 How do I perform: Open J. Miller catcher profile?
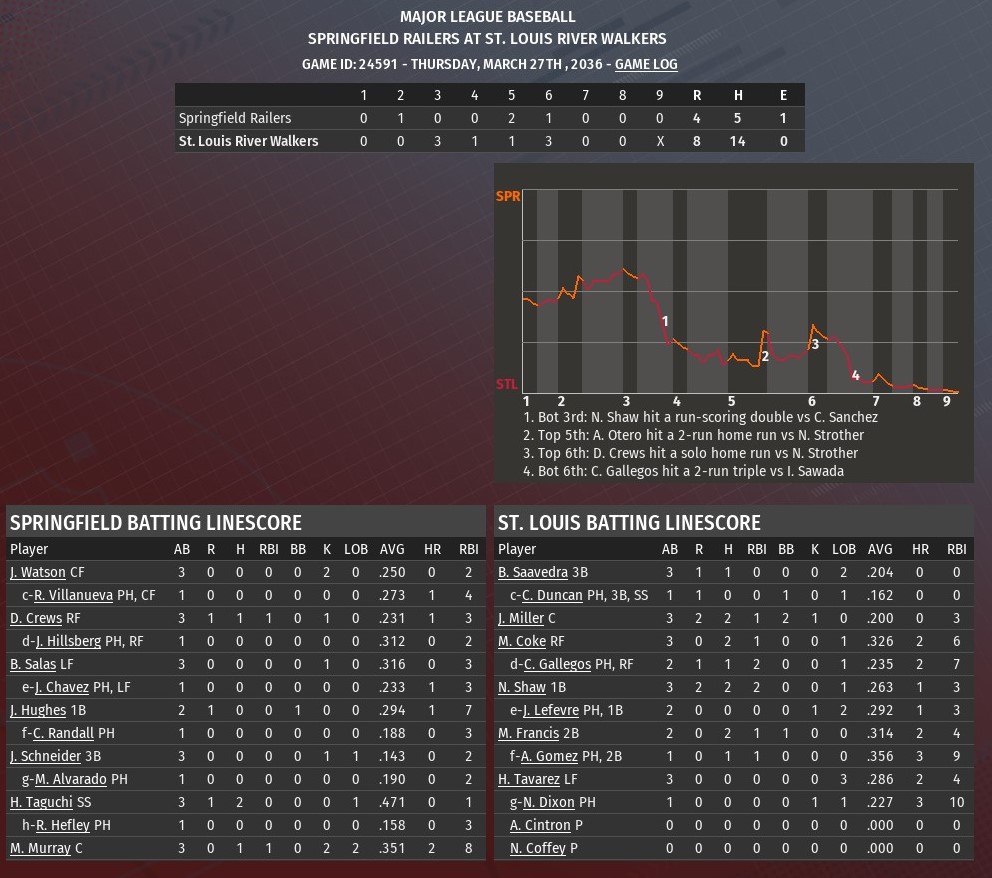521,619
